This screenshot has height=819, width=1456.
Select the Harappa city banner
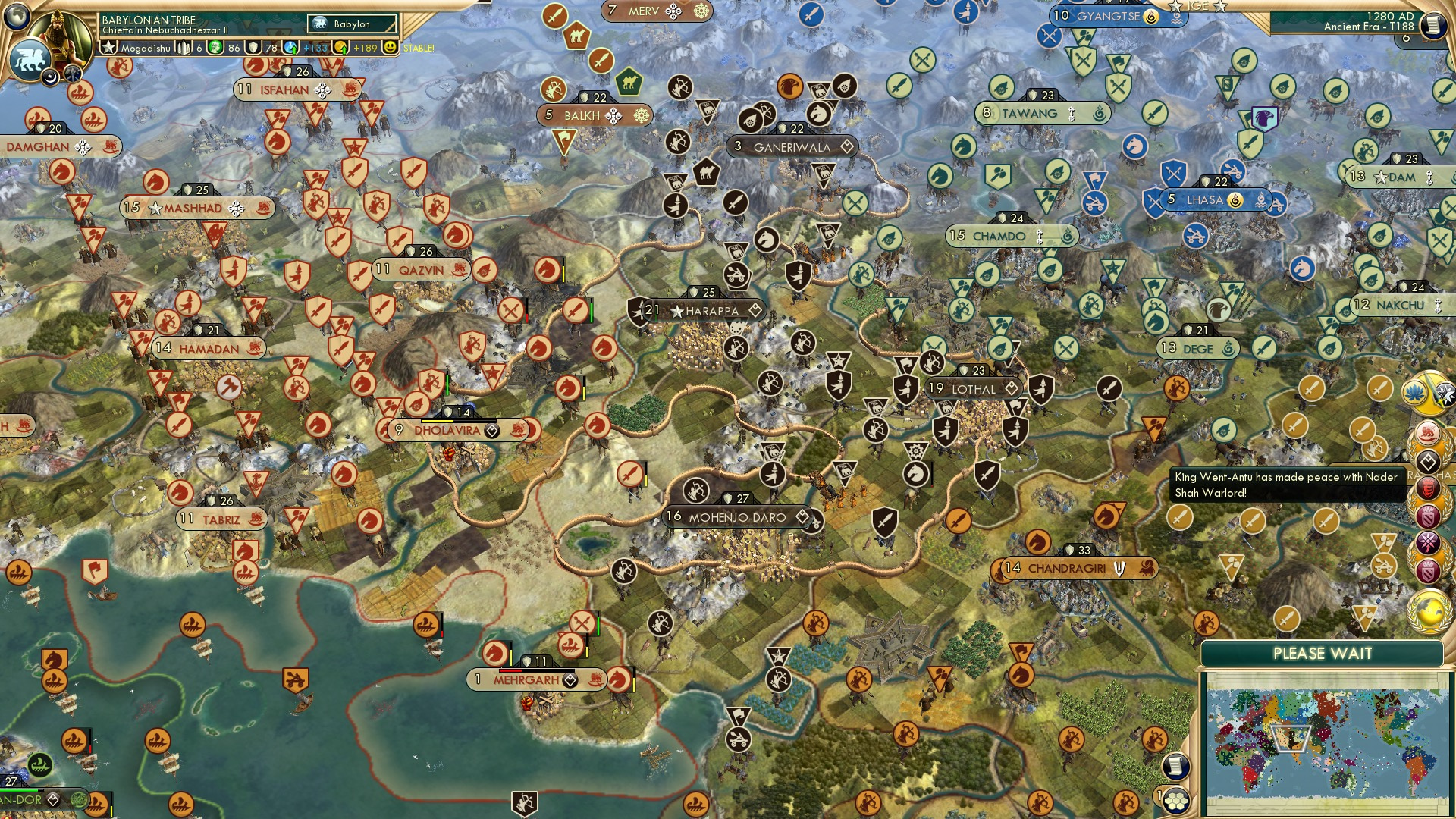tap(703, 310)
